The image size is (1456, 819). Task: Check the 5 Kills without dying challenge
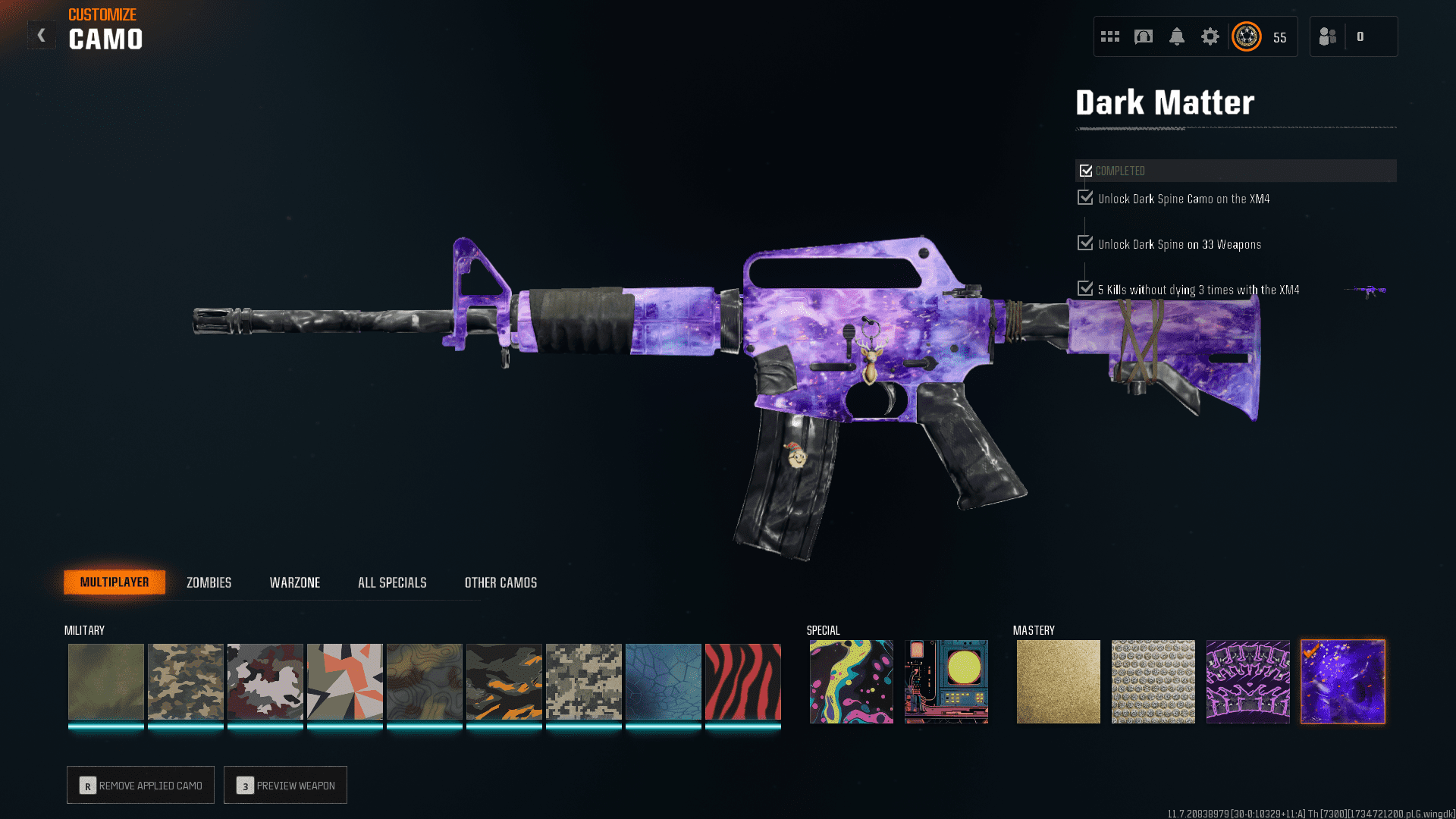click(x=1084, y=288)
